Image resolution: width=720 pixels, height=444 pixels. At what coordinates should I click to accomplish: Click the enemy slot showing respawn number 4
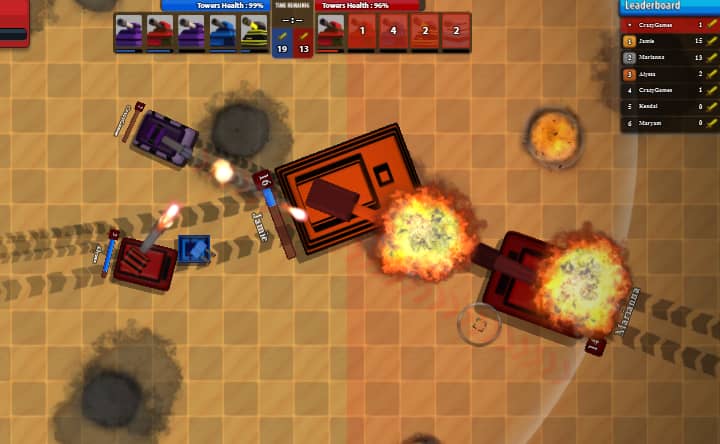pyautogui.click(x=394, y=32)
